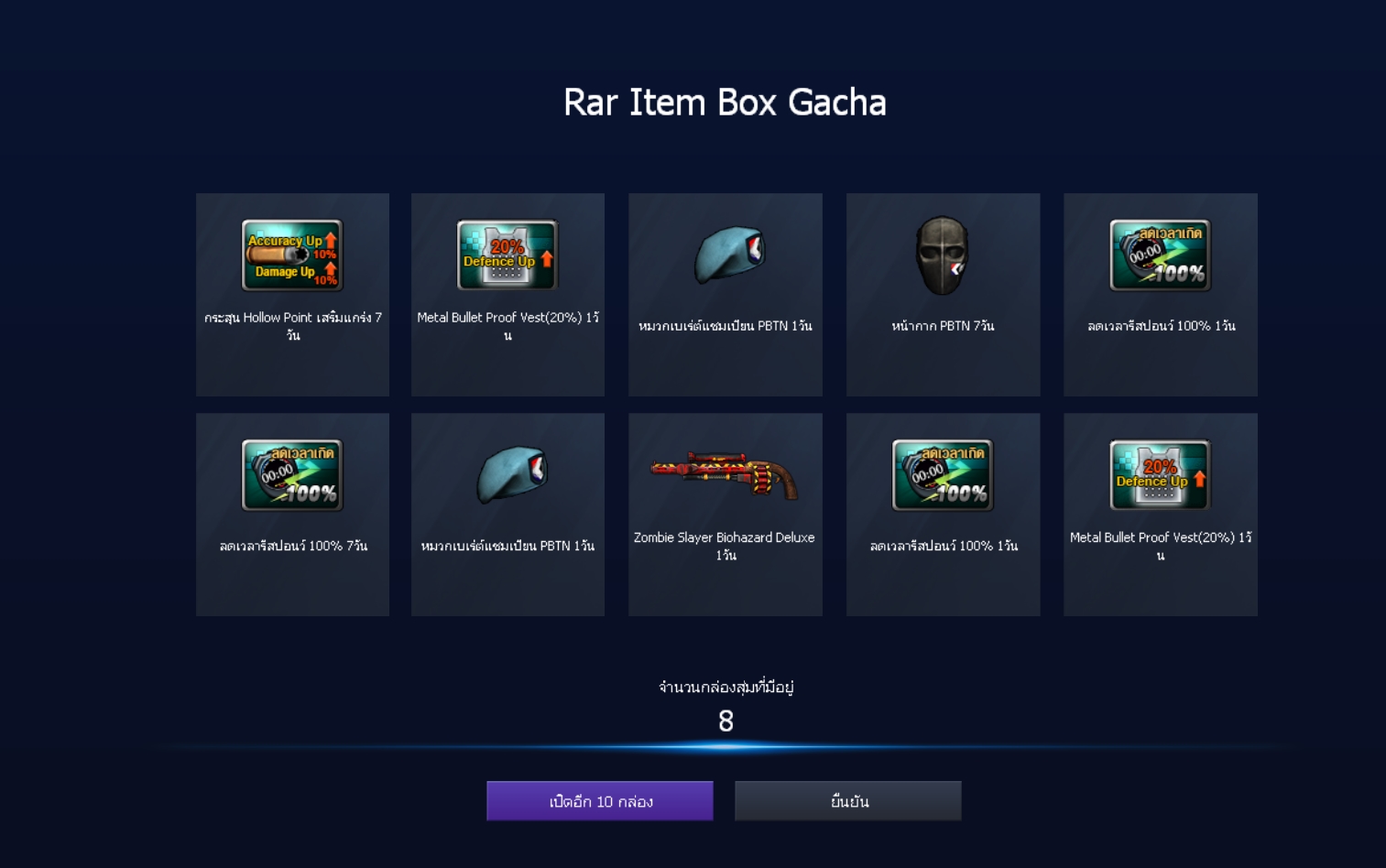Select the ลดเวลารีสปอนว์ 100% 7วัน tile
Screen dimensions: 1386x868
pyautogui.click(x=292, y=514)
